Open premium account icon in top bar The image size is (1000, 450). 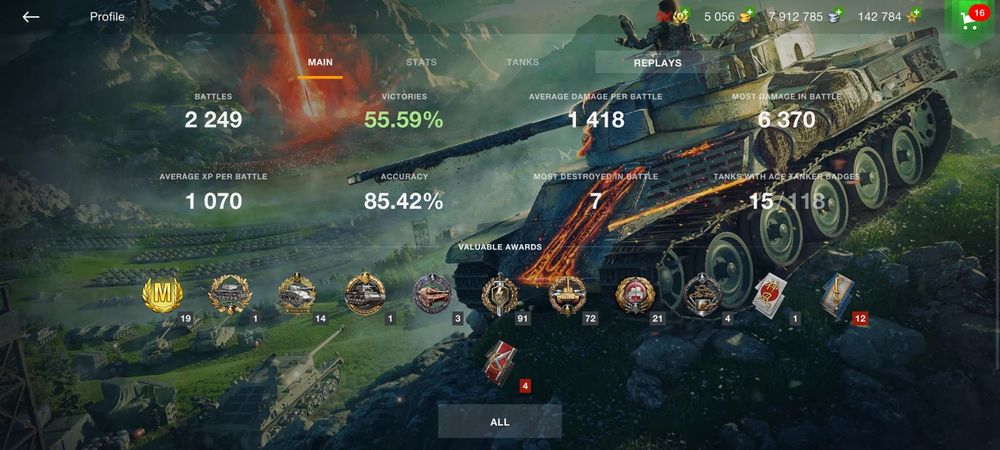[682, 17]
